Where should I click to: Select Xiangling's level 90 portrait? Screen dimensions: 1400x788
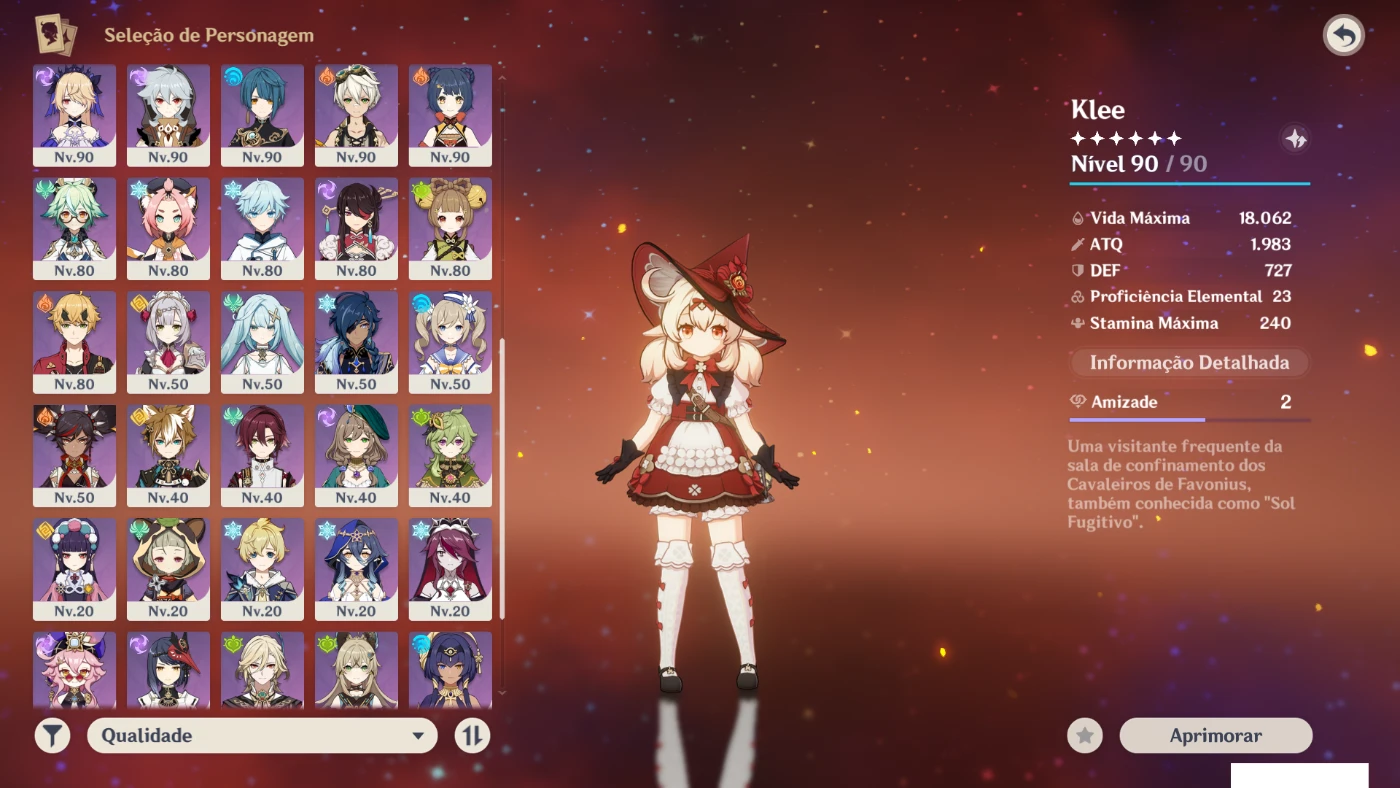point(450,115)
